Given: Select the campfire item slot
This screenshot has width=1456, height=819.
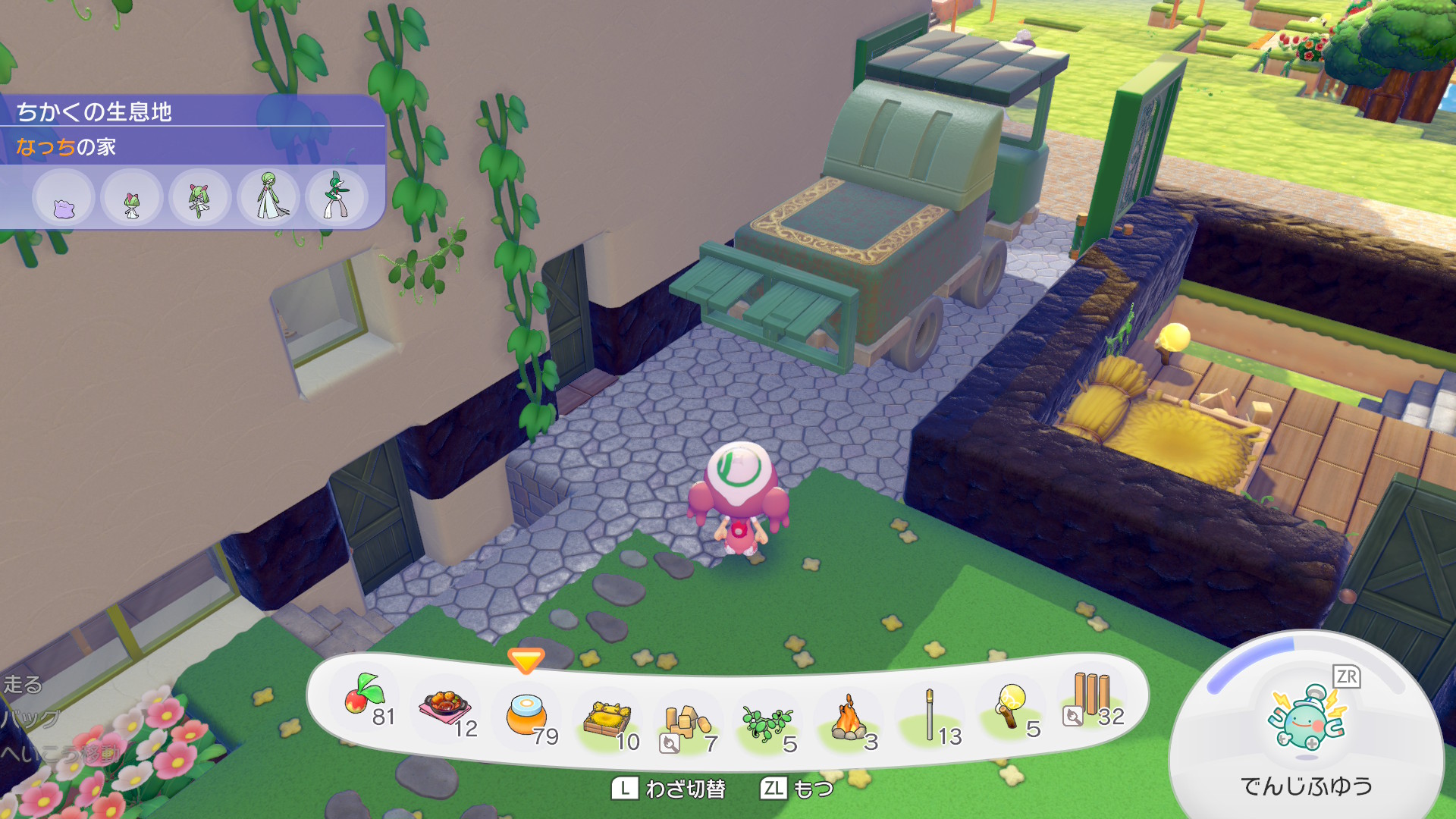Looking at the screenshot, I should click(x=849, y=719).
